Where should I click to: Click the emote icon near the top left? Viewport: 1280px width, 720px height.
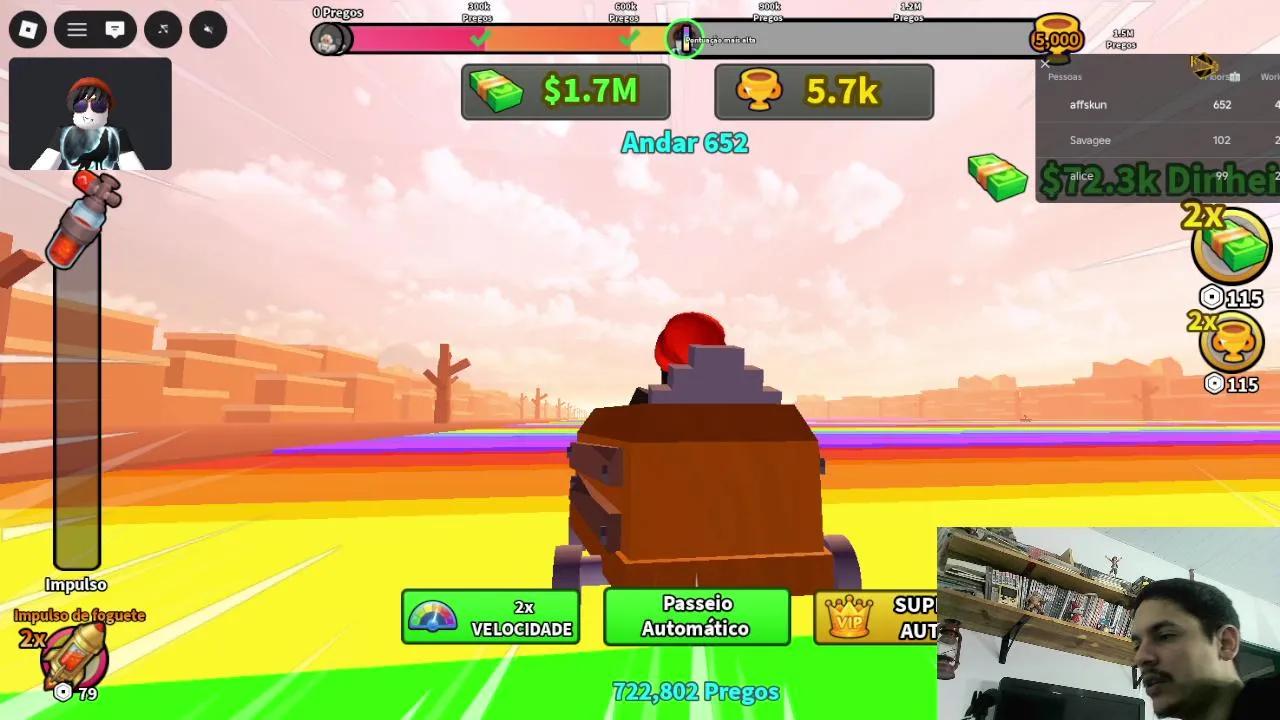coord(162,30)
